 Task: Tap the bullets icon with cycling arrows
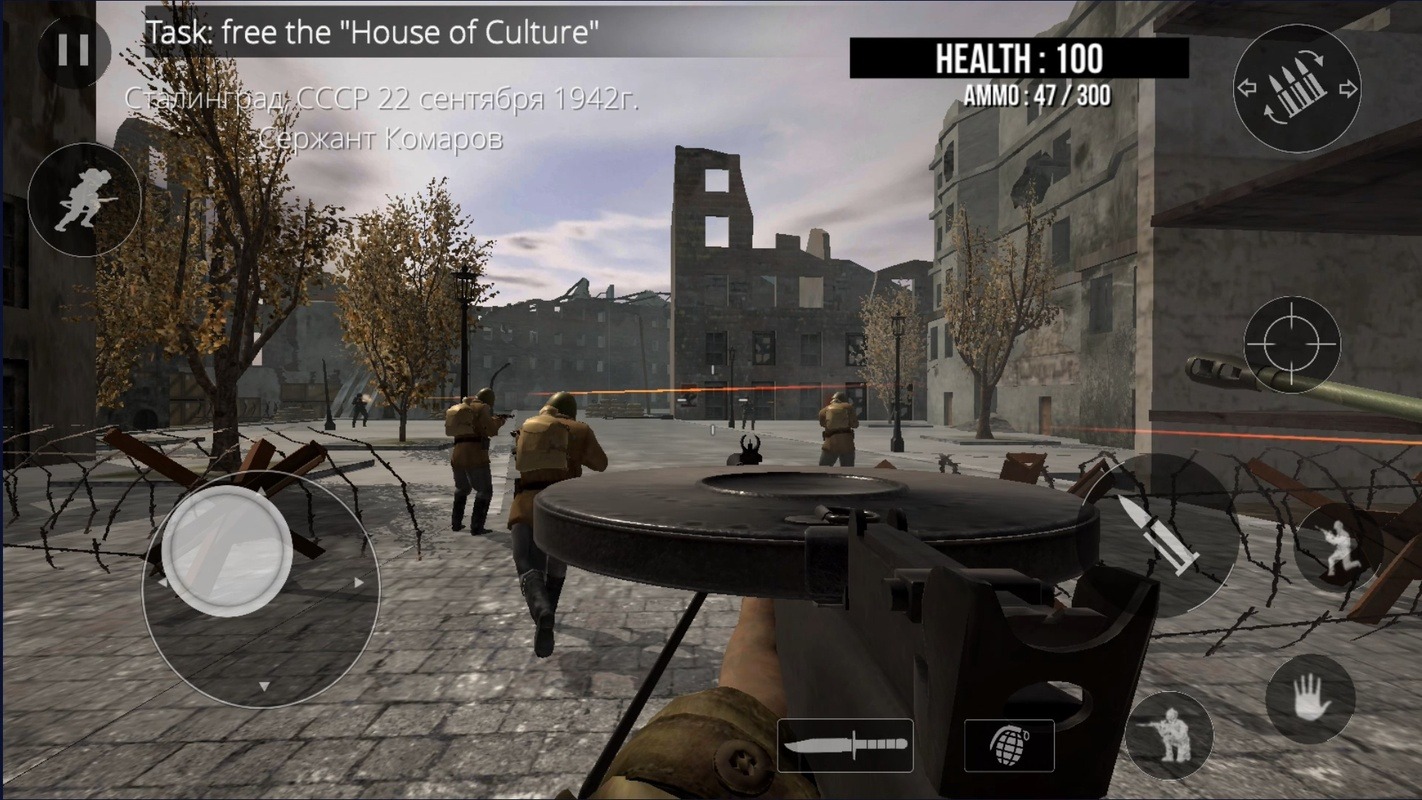click(x=1296, y=89)
